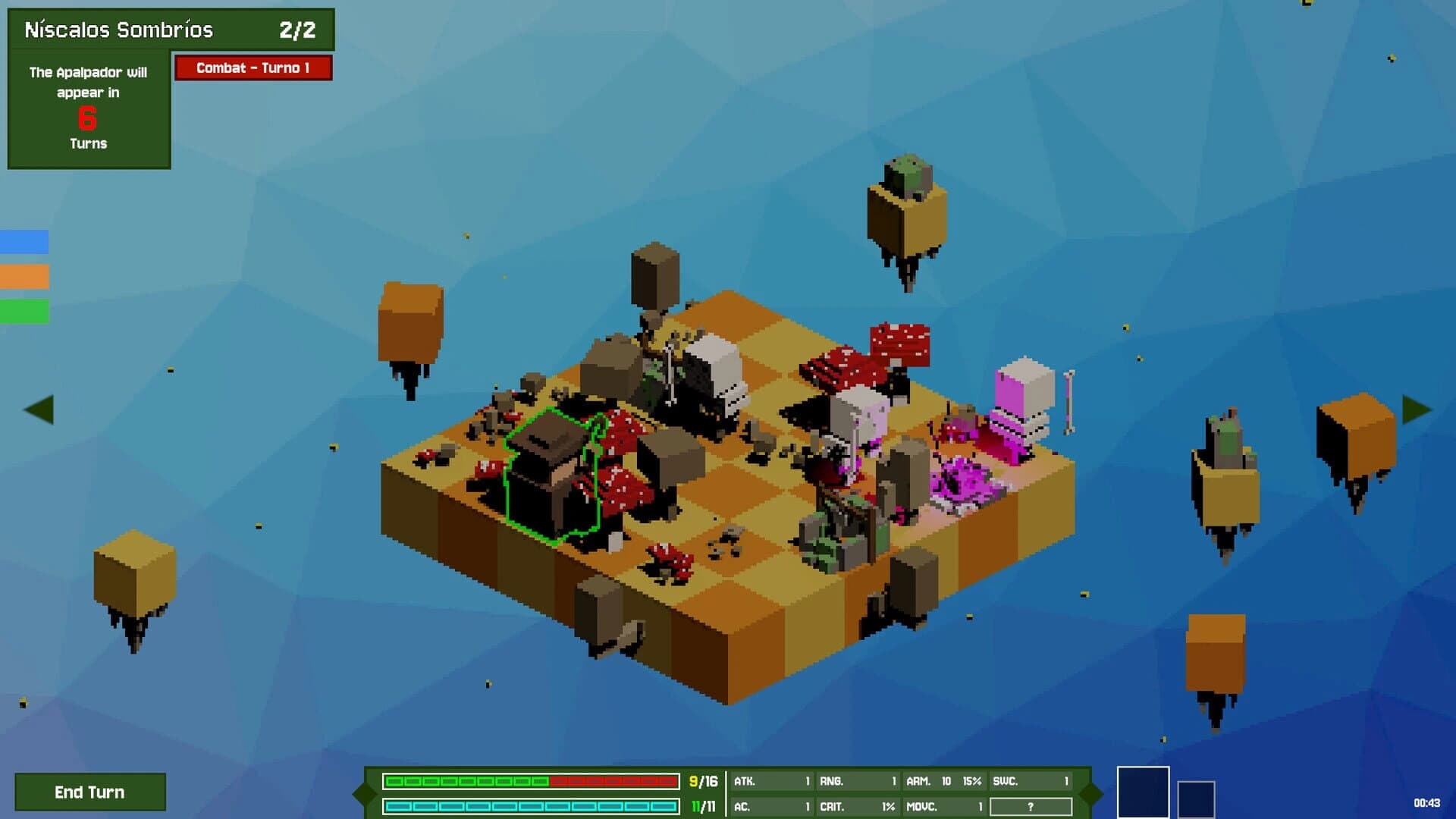Open the Apalpador countdown panel
The width and height of the screenshot is (1456, 819).
coord(88,106)
